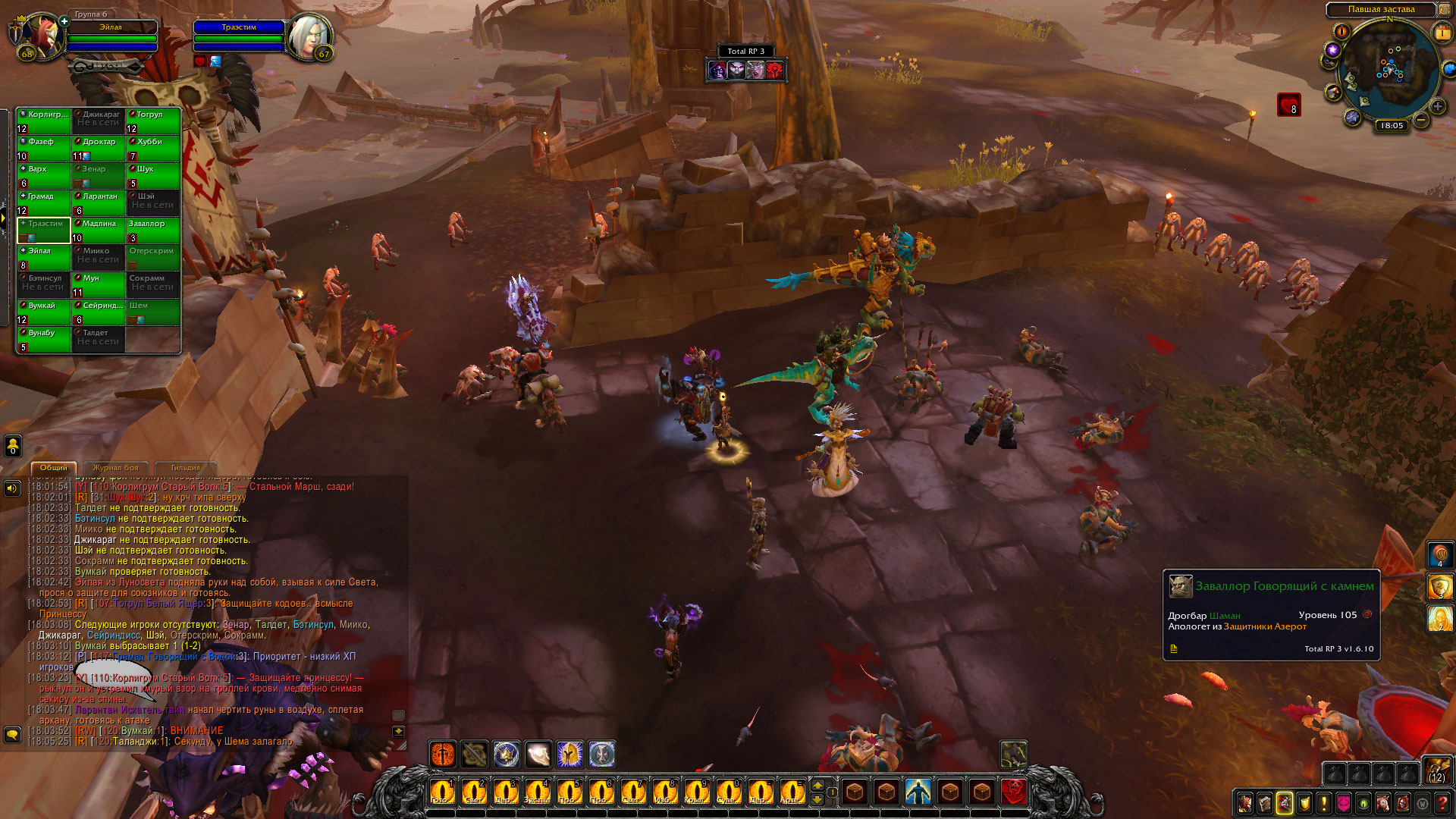Open the quest log exclamation mark button
The height and width of the screenshot is (819, 1456).
tap(1323, 803)
